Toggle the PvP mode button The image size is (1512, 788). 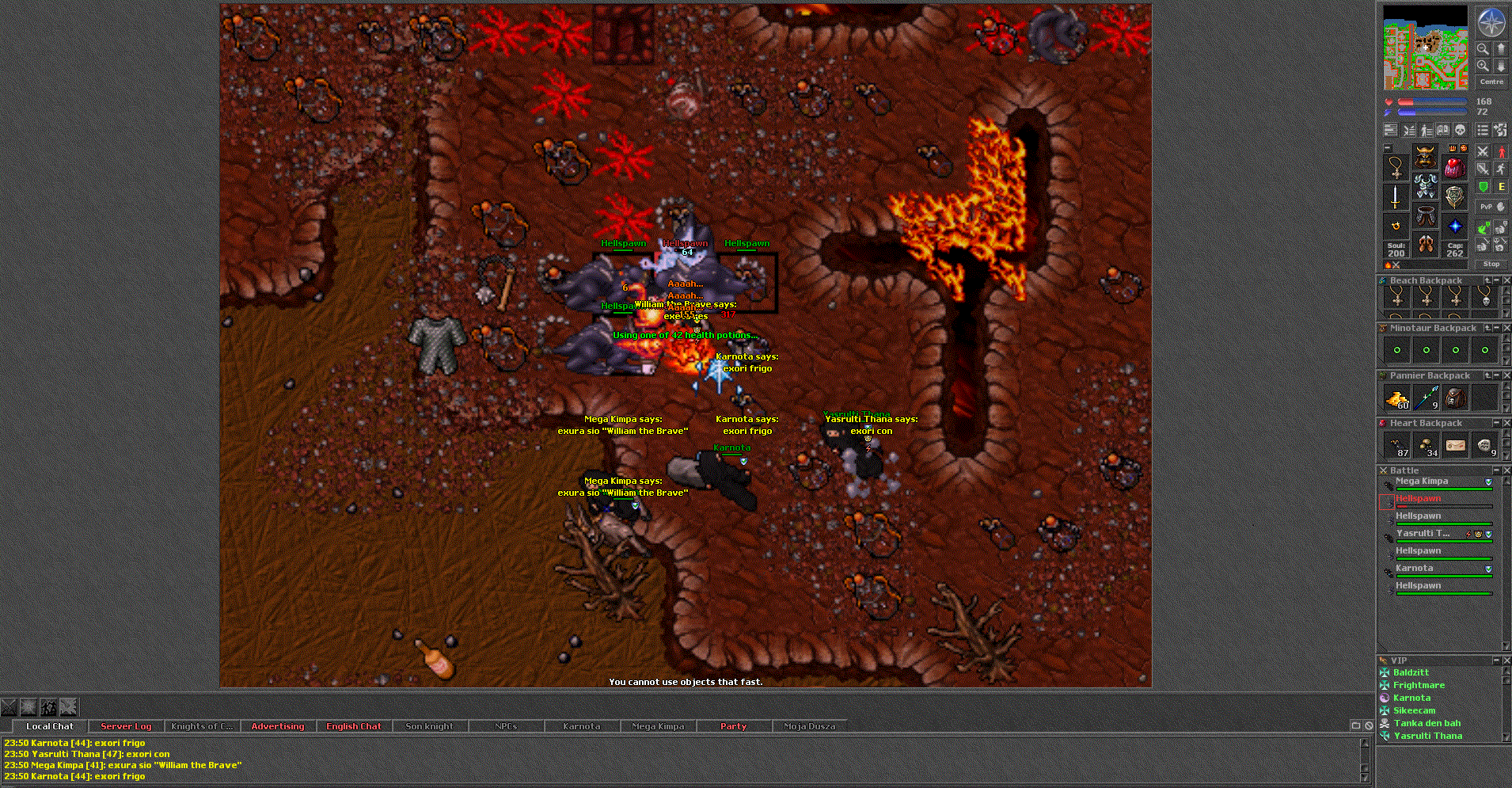1486,207
